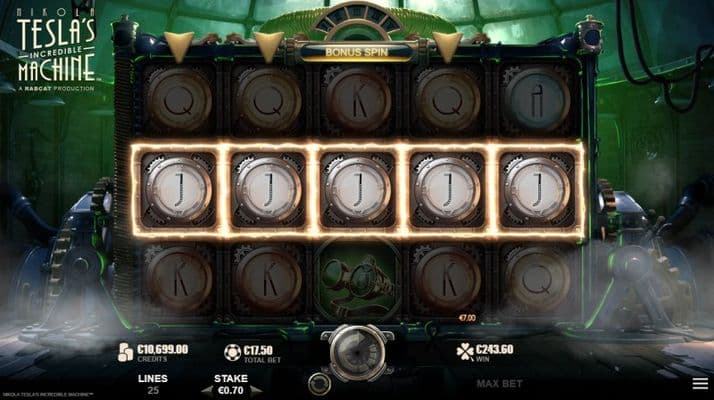
Task: Decrease the stake with the left arrow
Action: pos(208,390)
